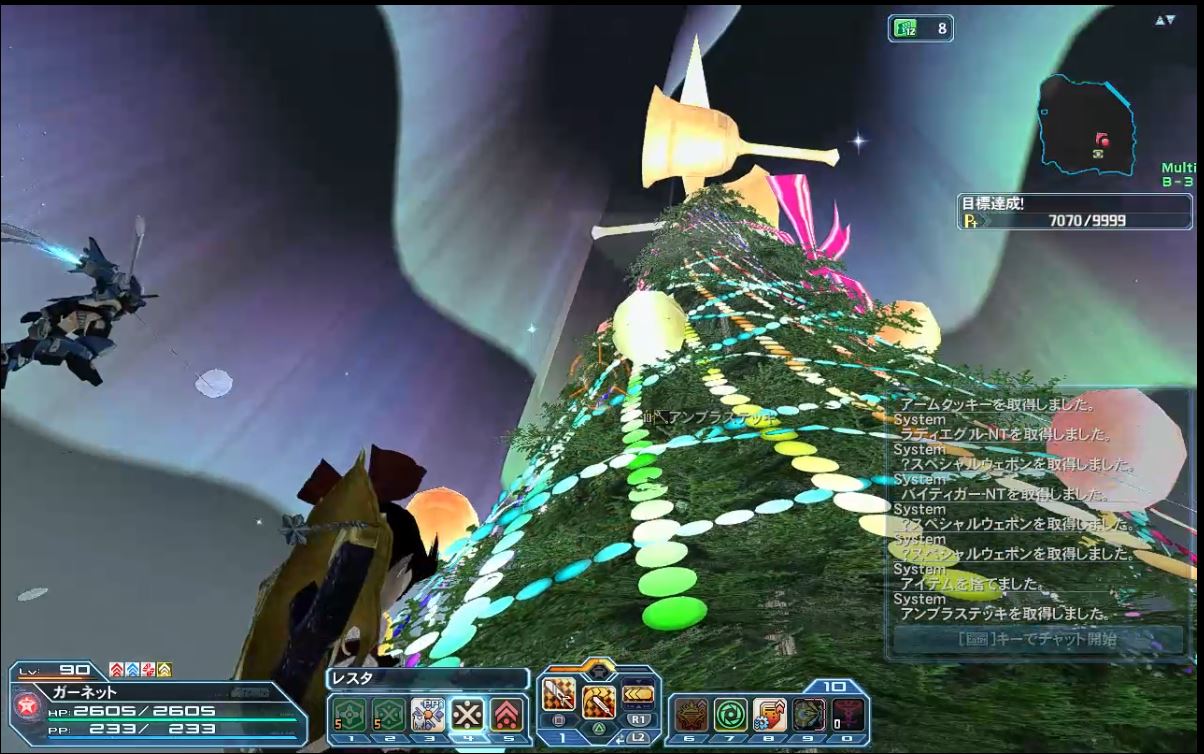Trigger the yellow triple-arrow dash action
The height and width of the screenshot is (754, 1204).
coord(637,693)
